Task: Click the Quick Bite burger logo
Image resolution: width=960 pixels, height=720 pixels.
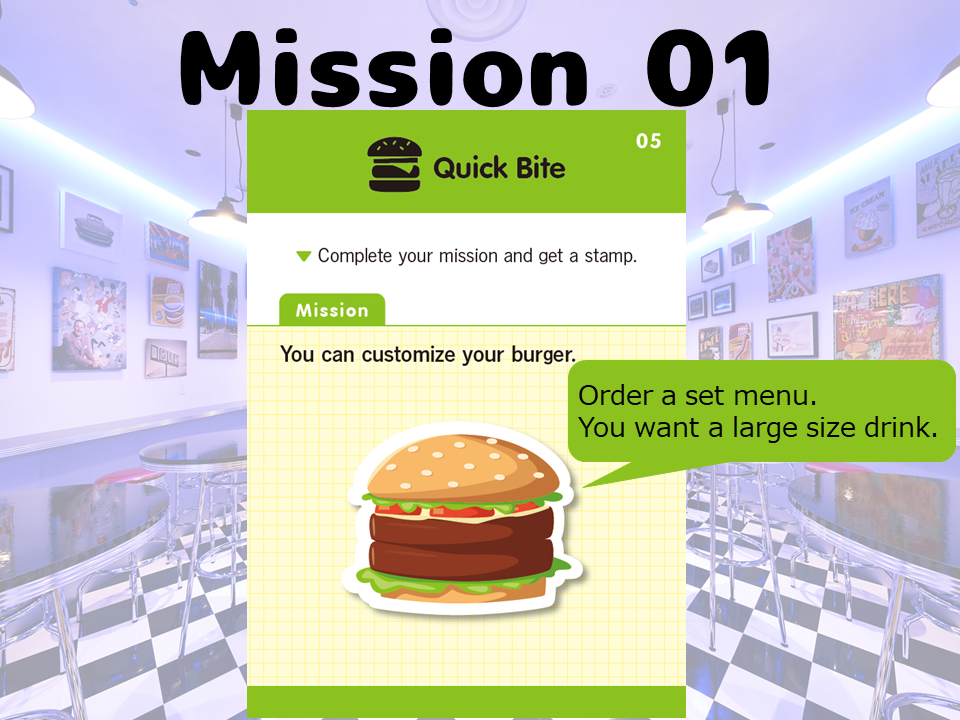Action: (x=395, y=165)
